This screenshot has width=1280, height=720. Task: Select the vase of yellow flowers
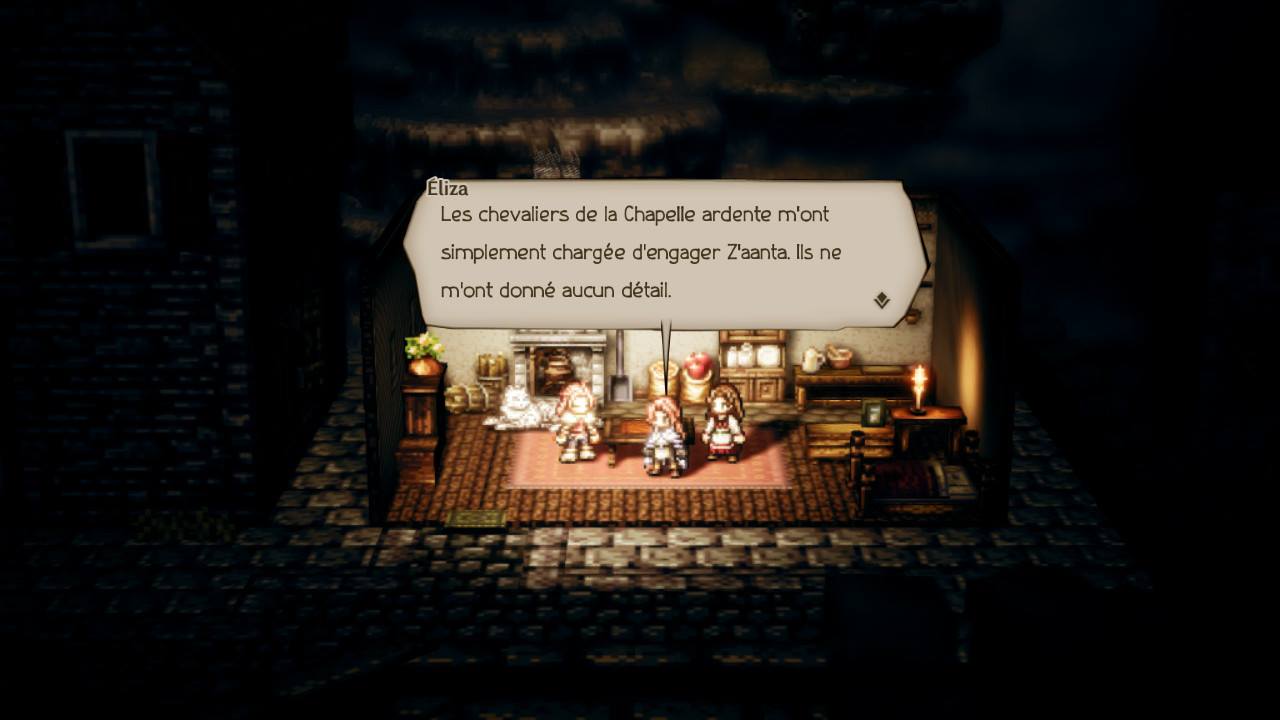coord(420,350)
